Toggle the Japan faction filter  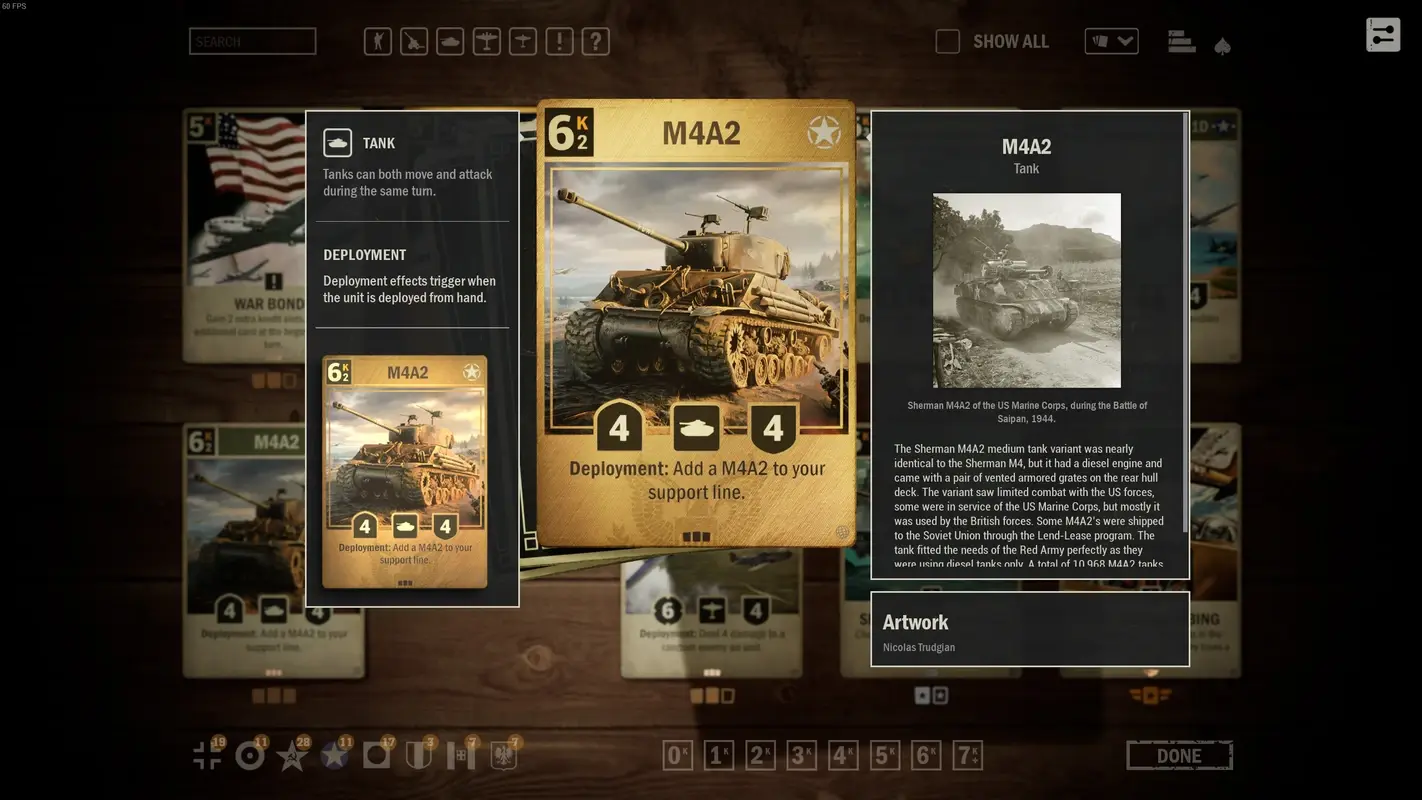(x=379, y=757)
